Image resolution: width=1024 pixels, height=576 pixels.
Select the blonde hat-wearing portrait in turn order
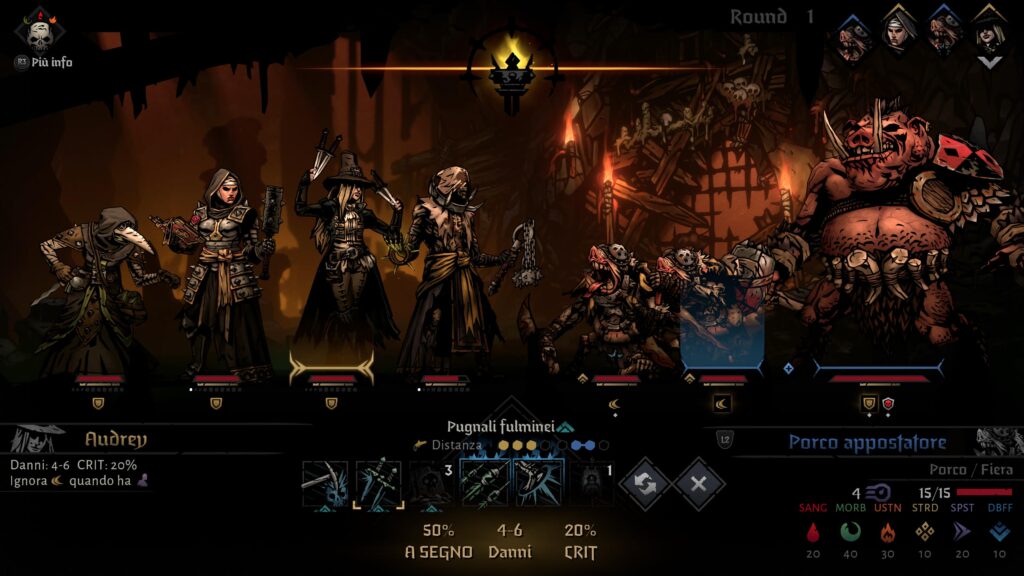[989, 30]
